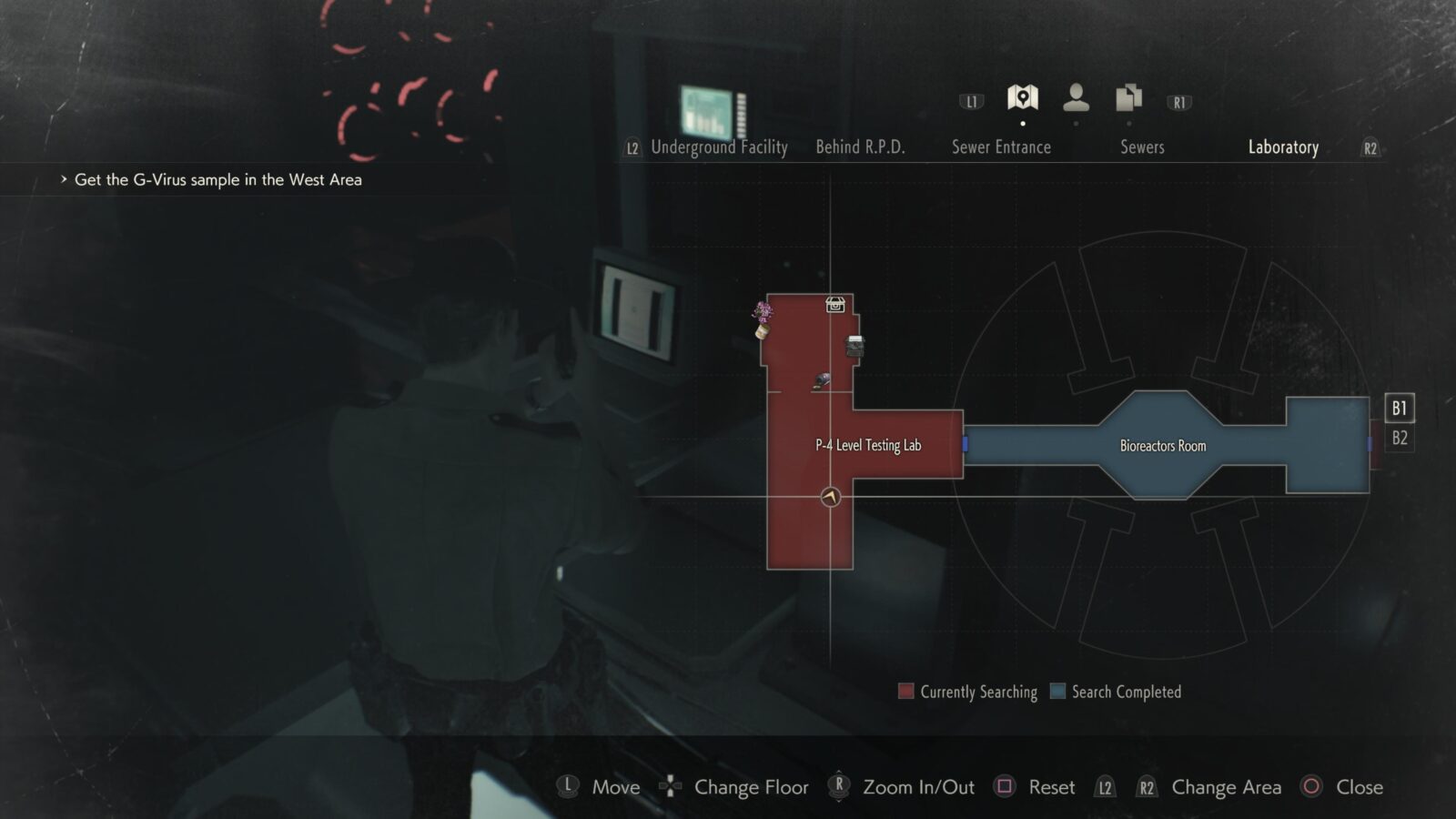The image size is (1456, 819).
Task: Switch to the Sewers map tab
Action: coord(1142,147)
